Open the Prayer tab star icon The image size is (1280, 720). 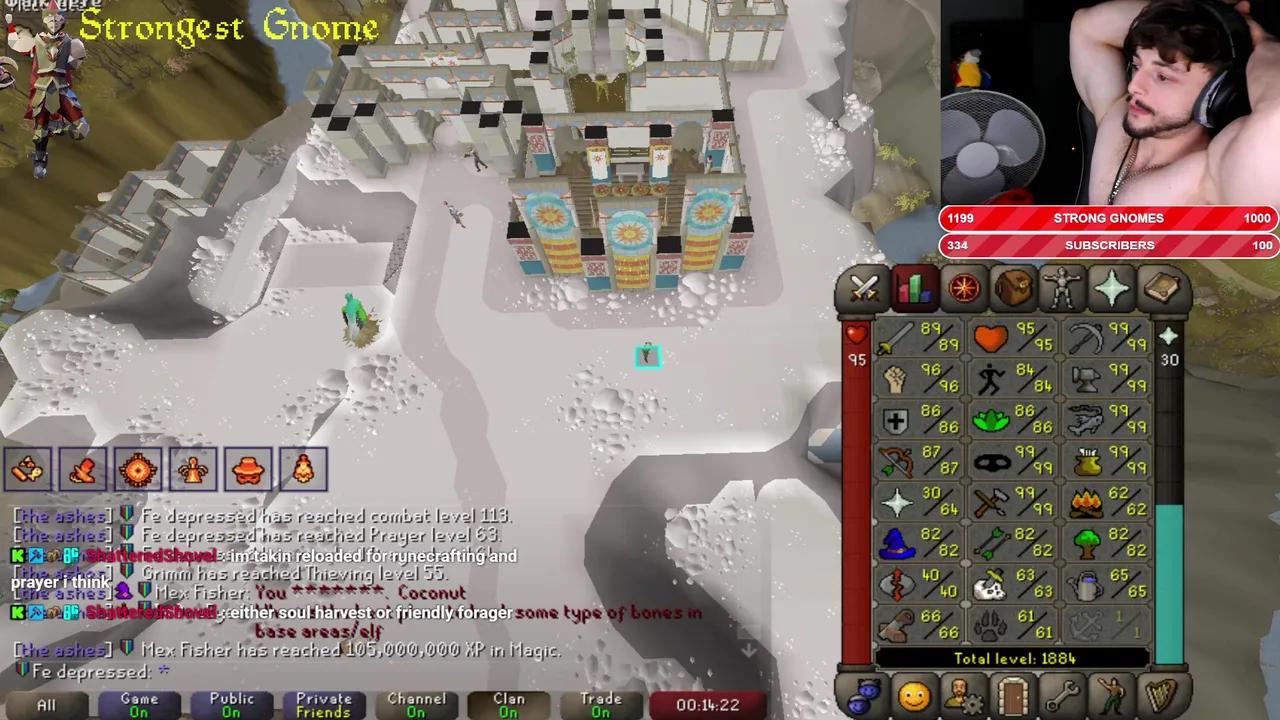click(1112, 289)
